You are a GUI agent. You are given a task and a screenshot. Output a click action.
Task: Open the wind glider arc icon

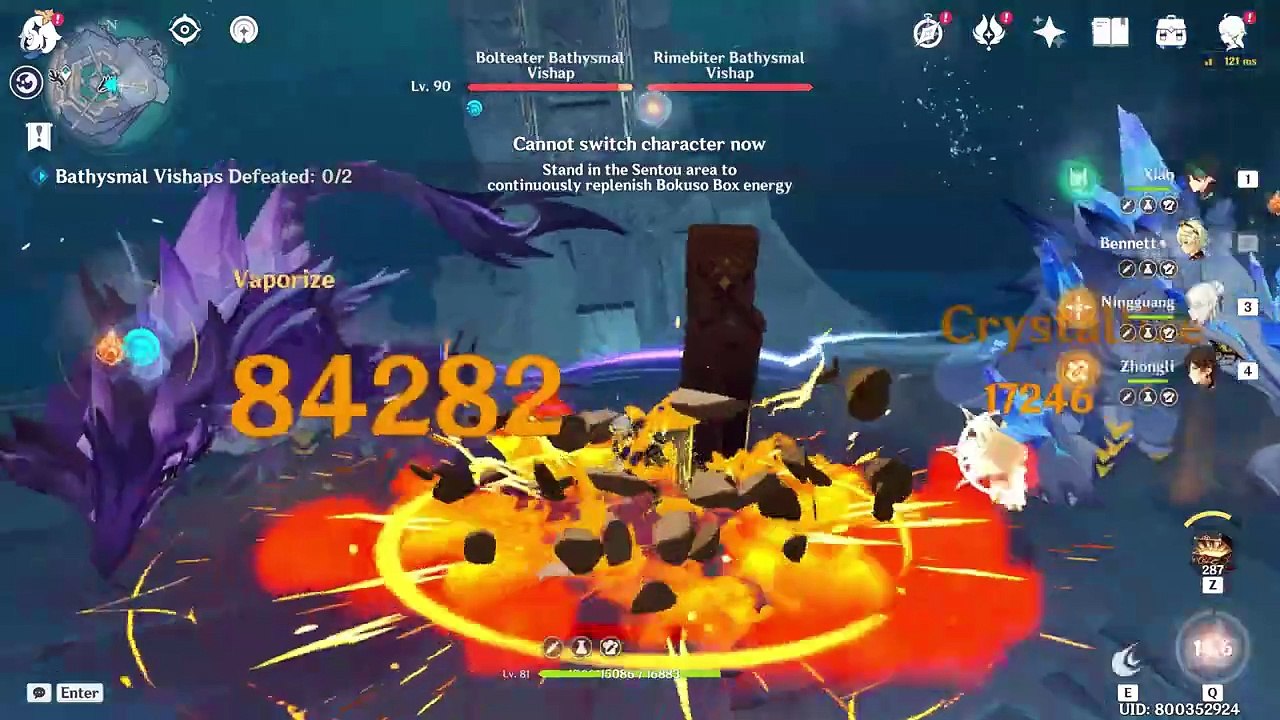(x=244, y=30)
